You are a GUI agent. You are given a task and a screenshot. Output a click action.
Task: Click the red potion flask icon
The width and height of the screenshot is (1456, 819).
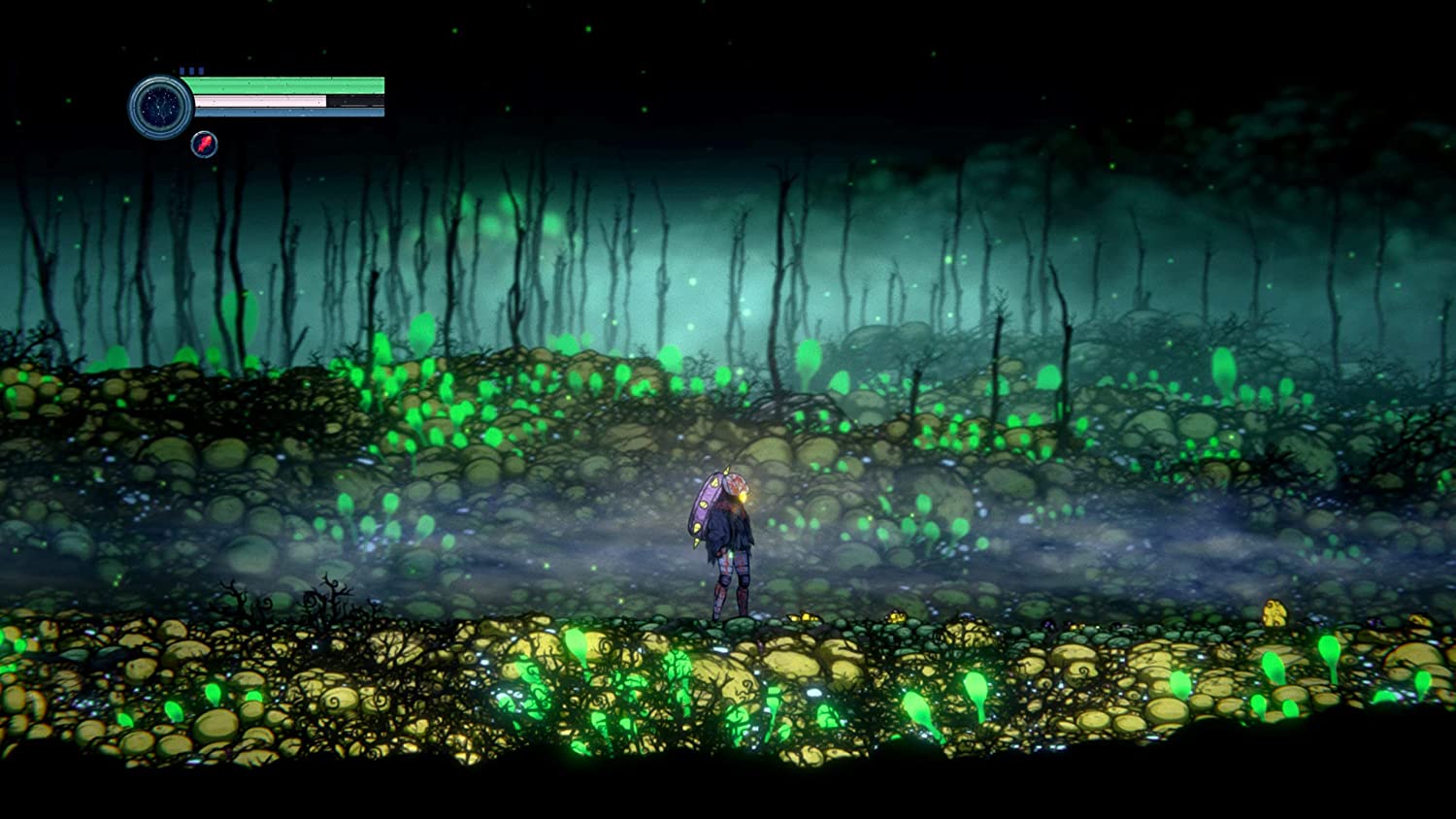204,144
